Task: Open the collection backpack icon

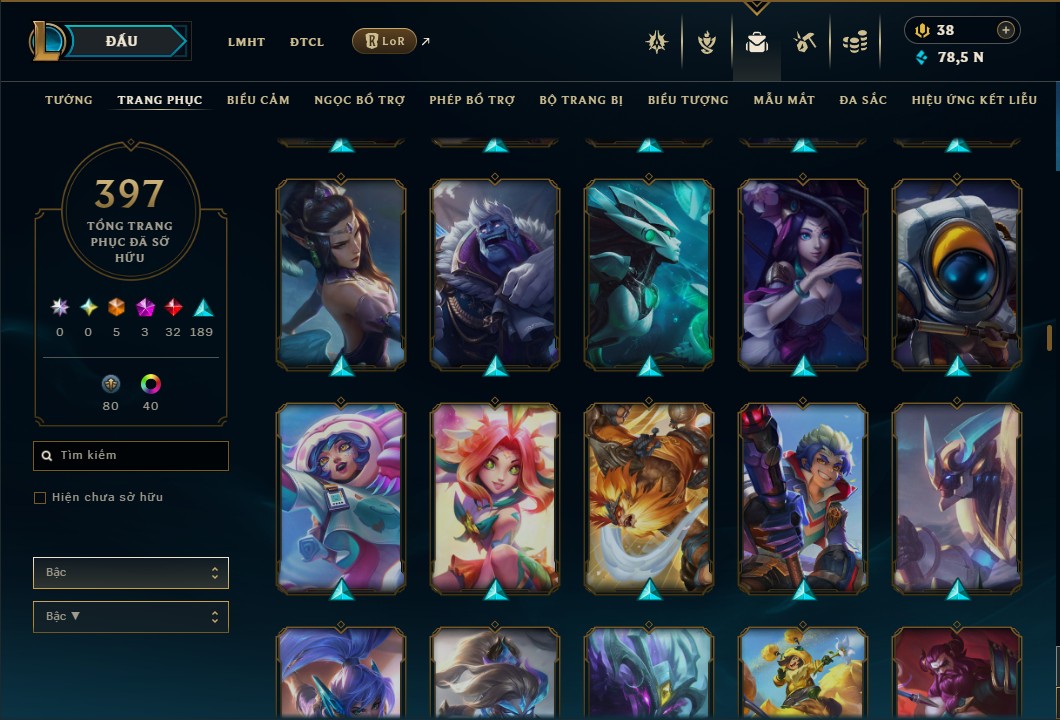Action: click(x=757, y=42)
